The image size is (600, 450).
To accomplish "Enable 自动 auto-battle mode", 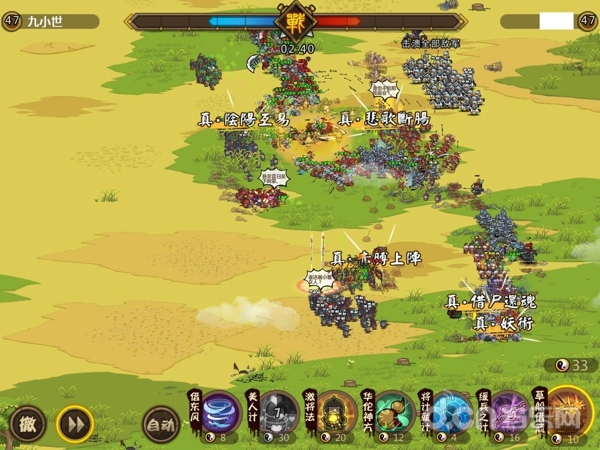I will [160, 424].
